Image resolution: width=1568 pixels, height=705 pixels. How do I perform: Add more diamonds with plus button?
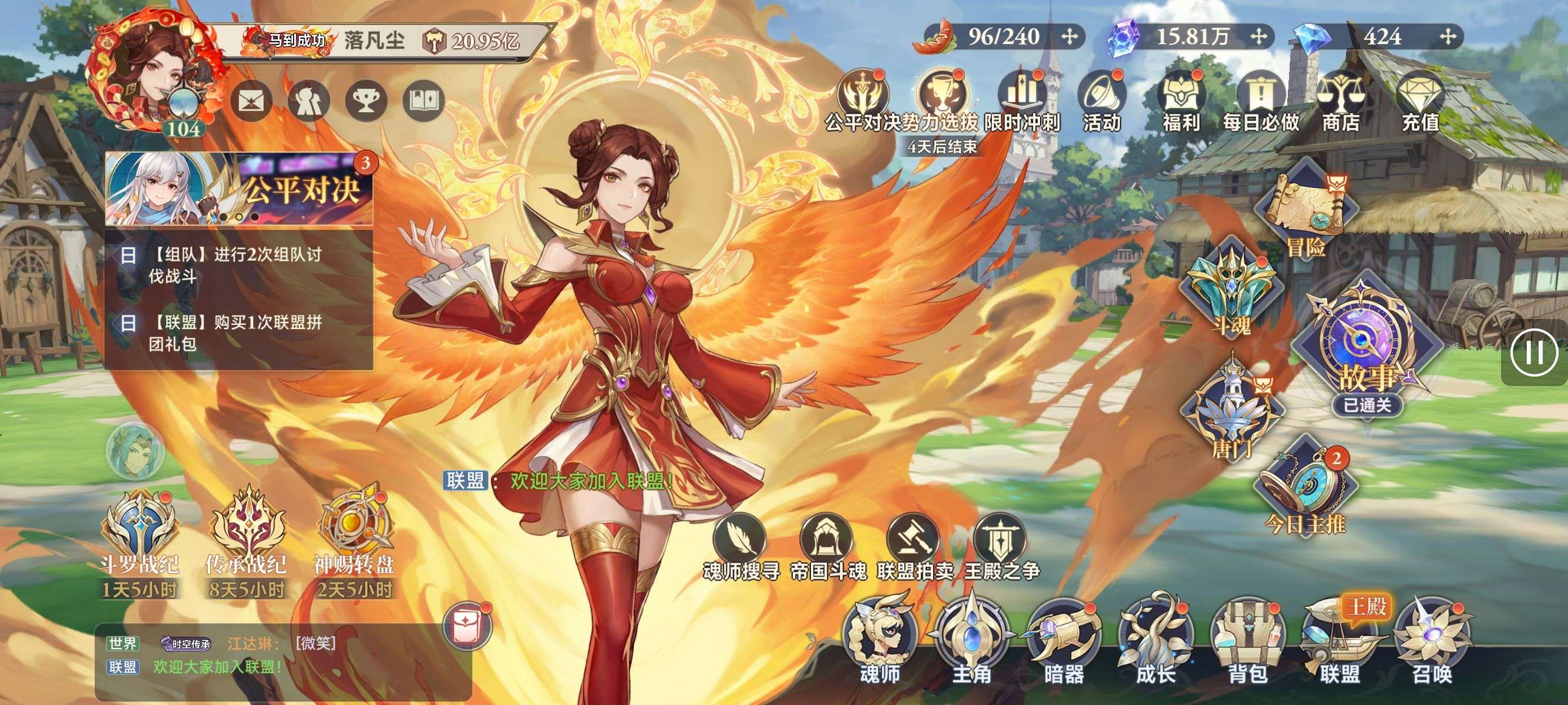[1448, 37]
